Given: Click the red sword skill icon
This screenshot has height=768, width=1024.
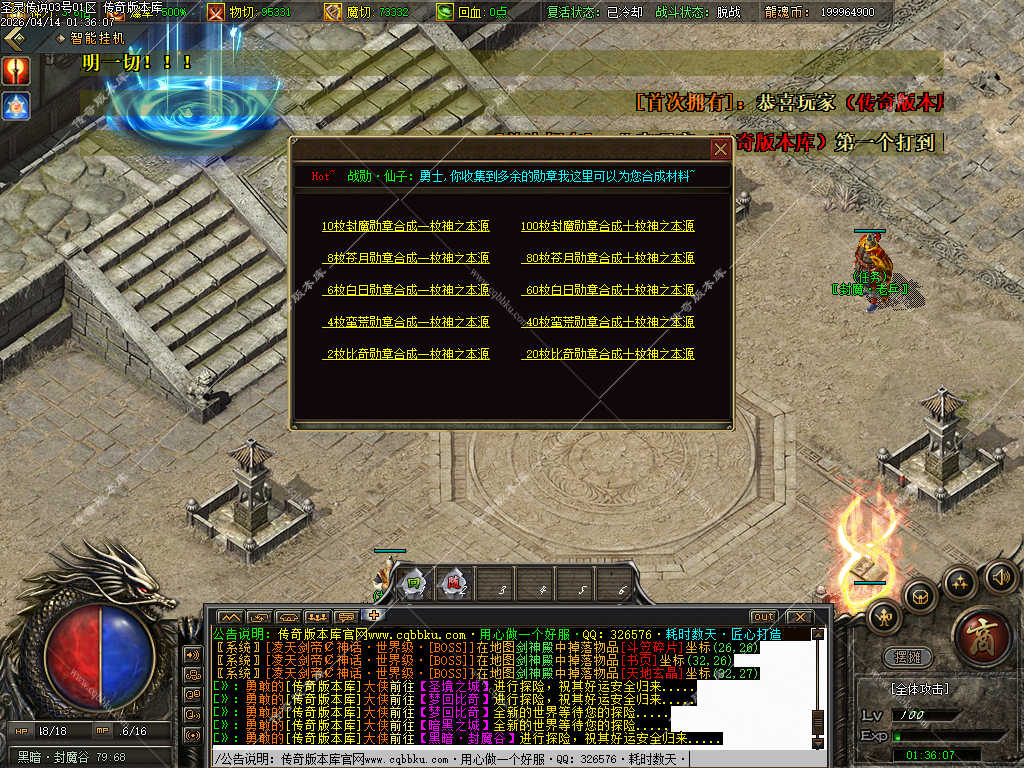Looking at the screenshot, I should pos(16,70).
